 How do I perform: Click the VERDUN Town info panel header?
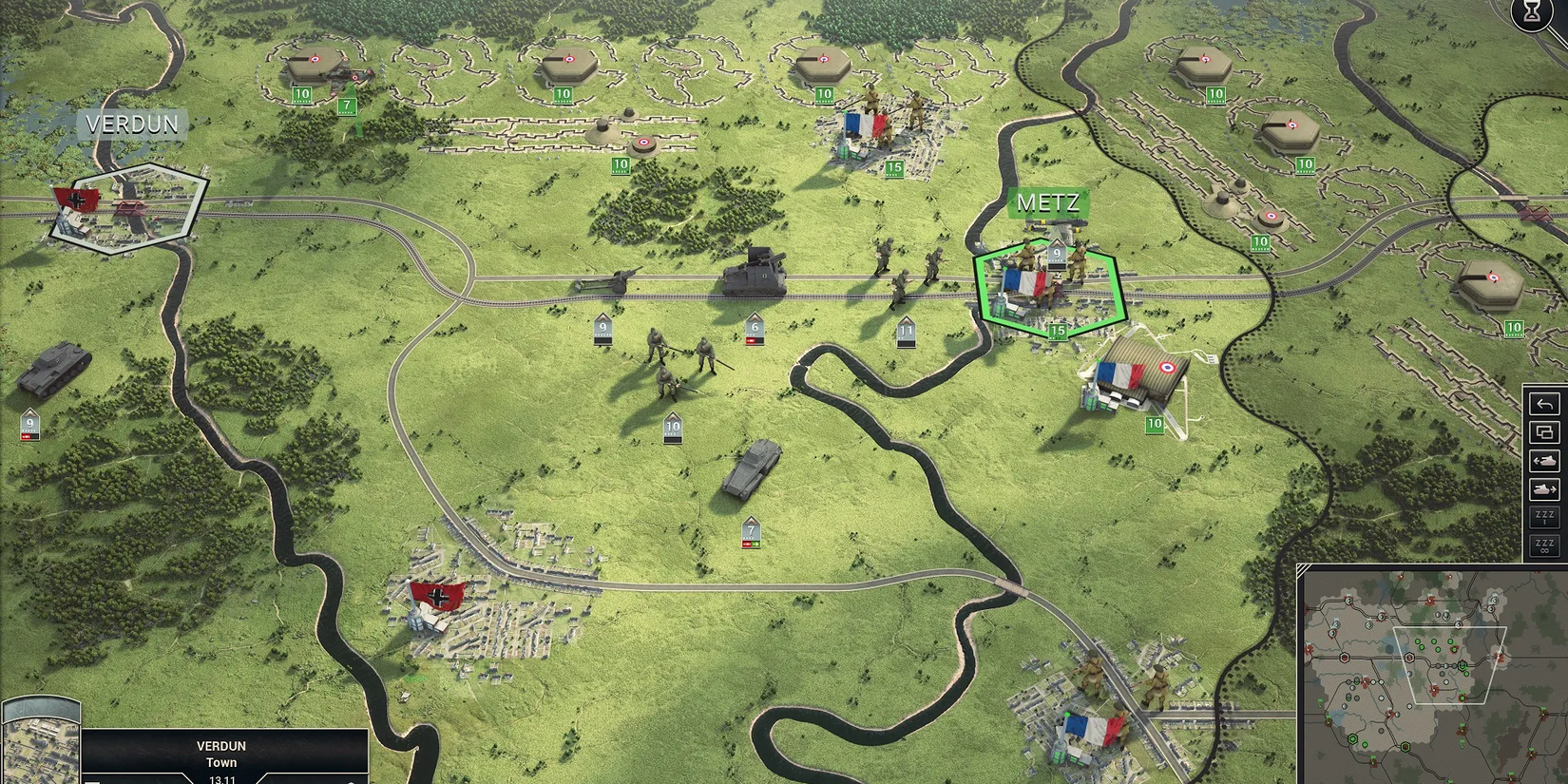coord(220,754)
